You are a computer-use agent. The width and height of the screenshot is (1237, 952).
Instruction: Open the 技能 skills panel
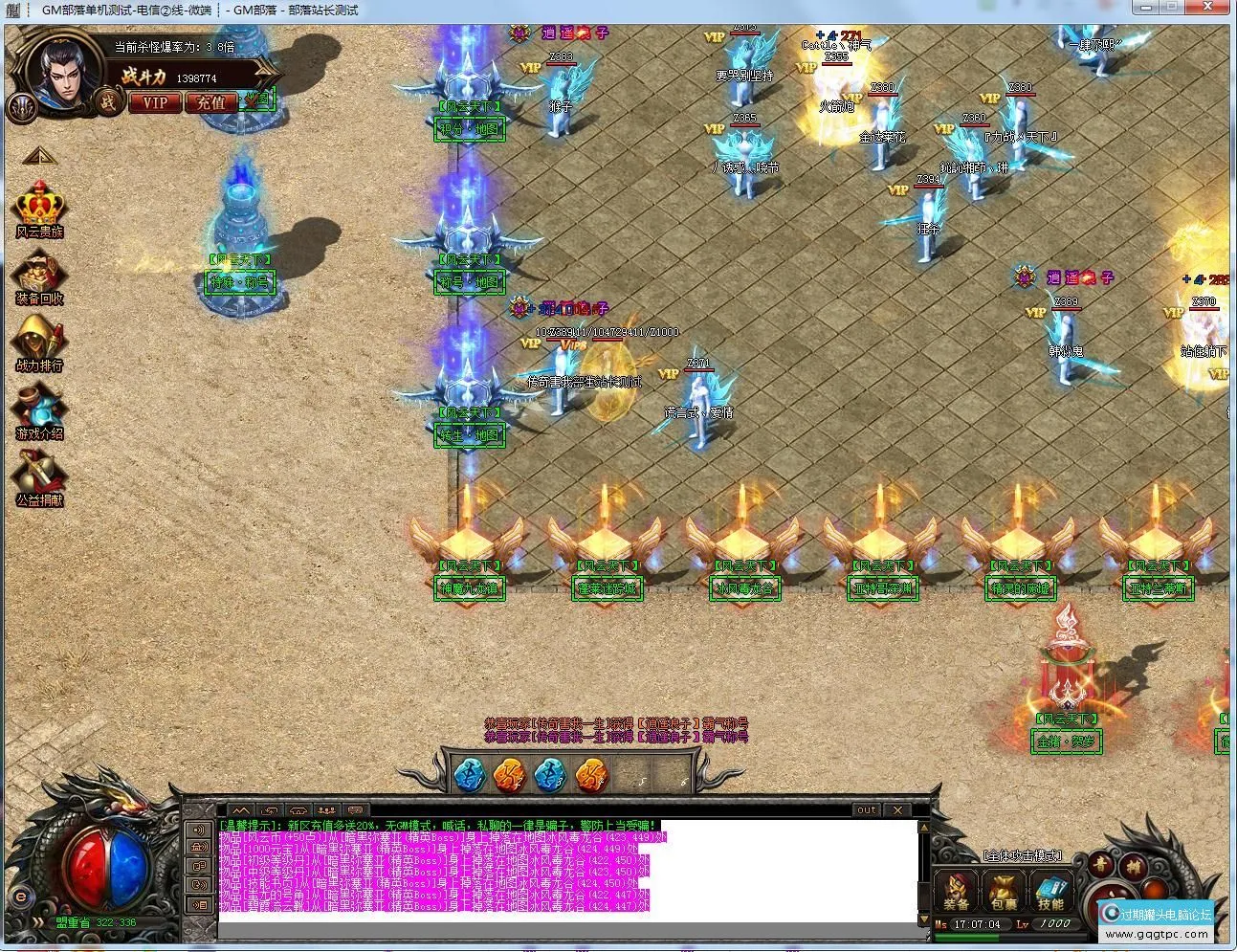(x=1050, y=892)
